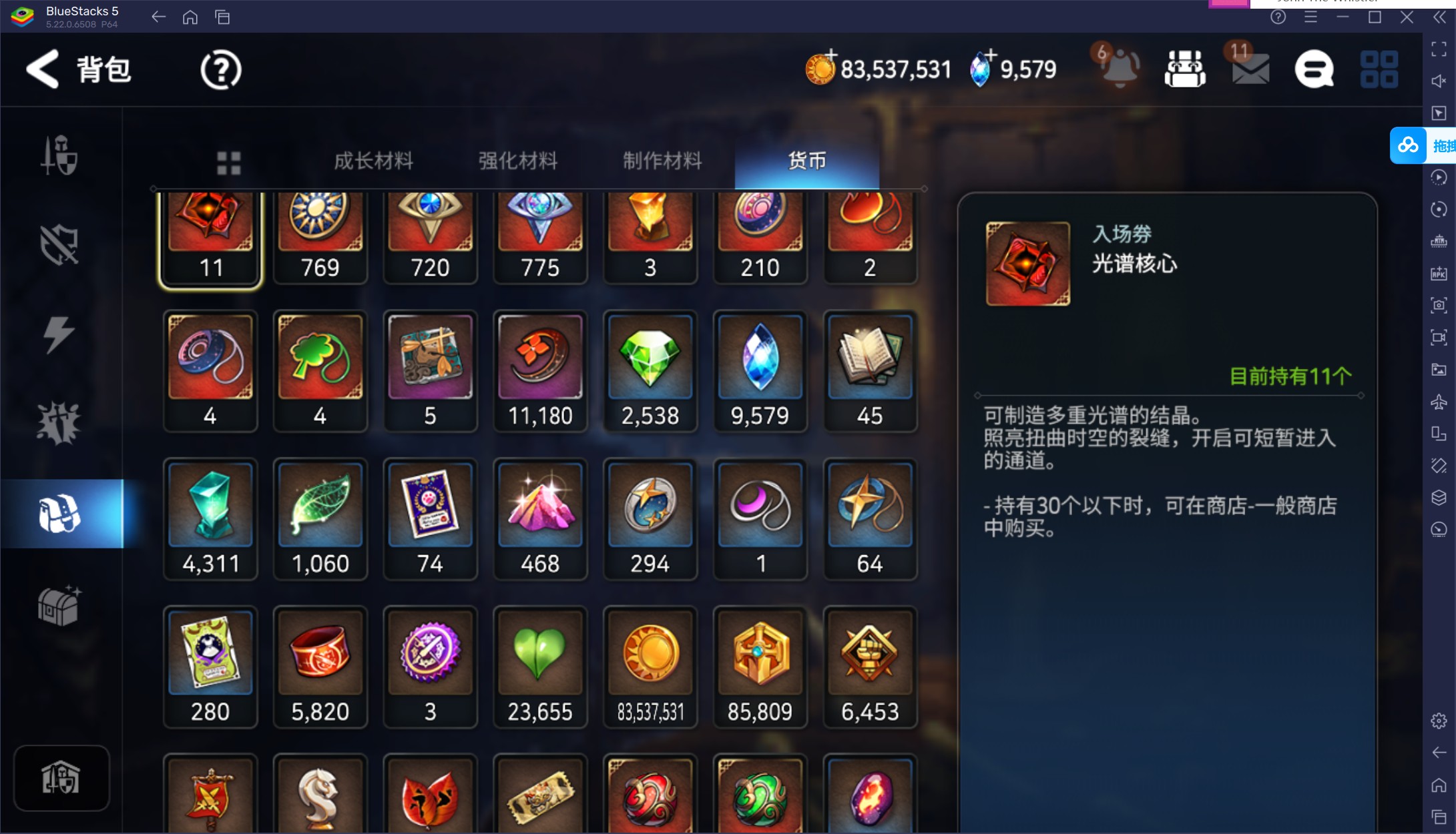Choose the green leaf item with 1,060

pos(320,518)
